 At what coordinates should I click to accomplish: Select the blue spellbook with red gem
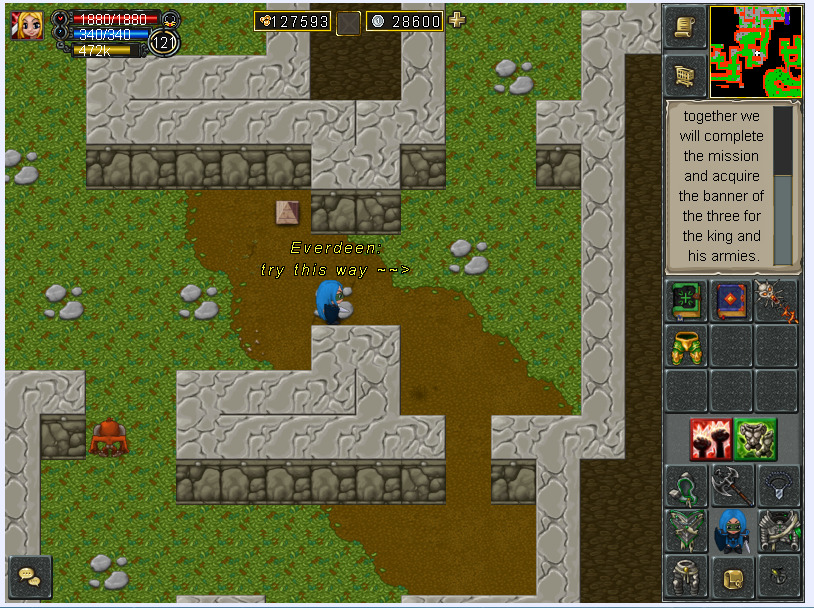(x=732, y=301)
